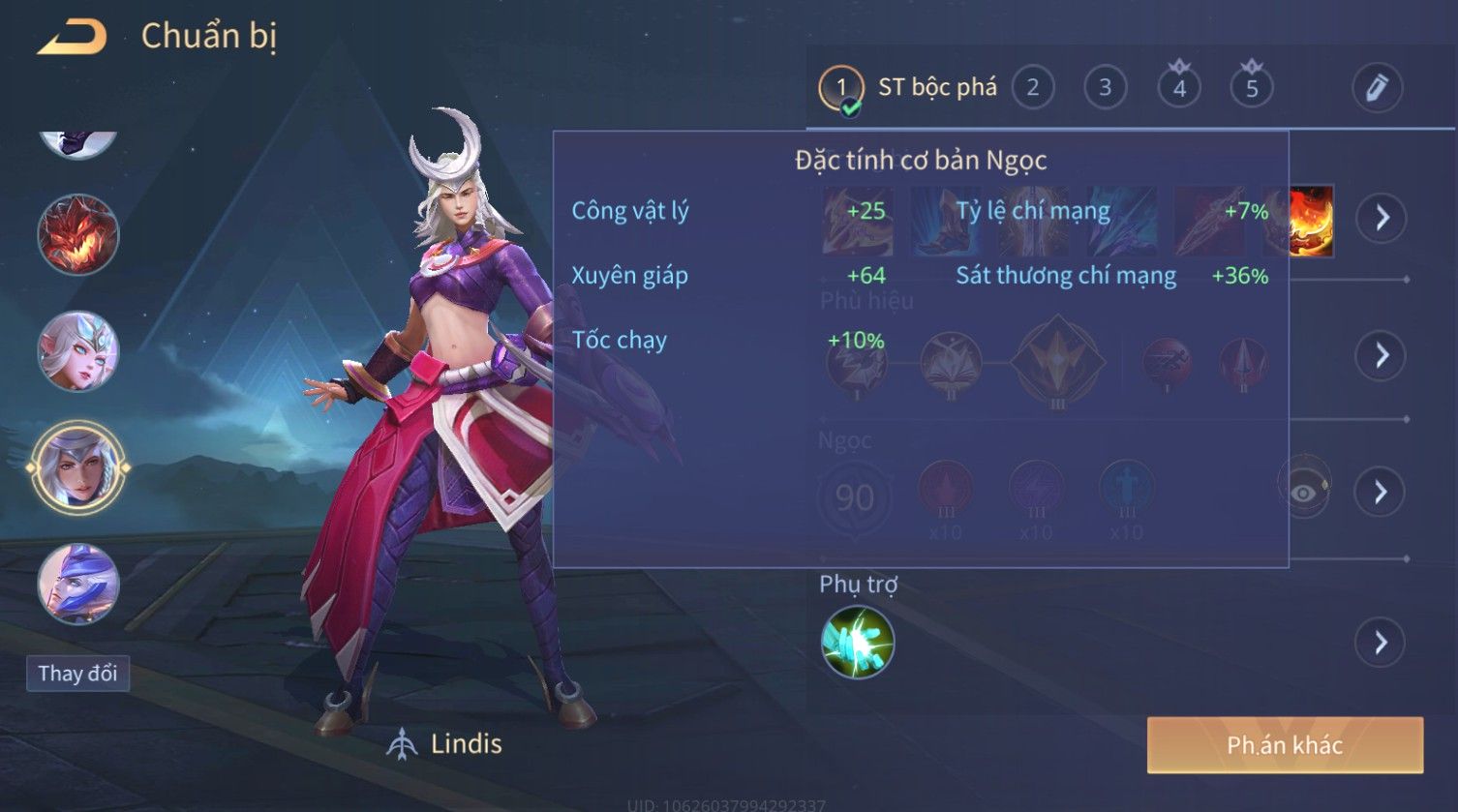
Task: Click the orange Phản khắc button
Action: tap(1285, 745)
